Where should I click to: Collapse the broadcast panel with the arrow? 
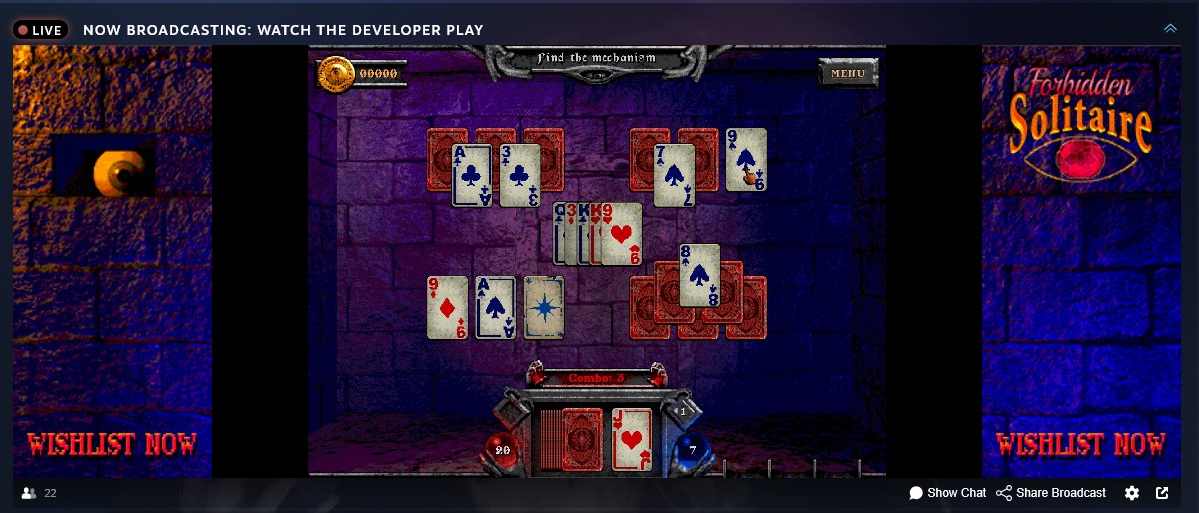(1170, 29)
